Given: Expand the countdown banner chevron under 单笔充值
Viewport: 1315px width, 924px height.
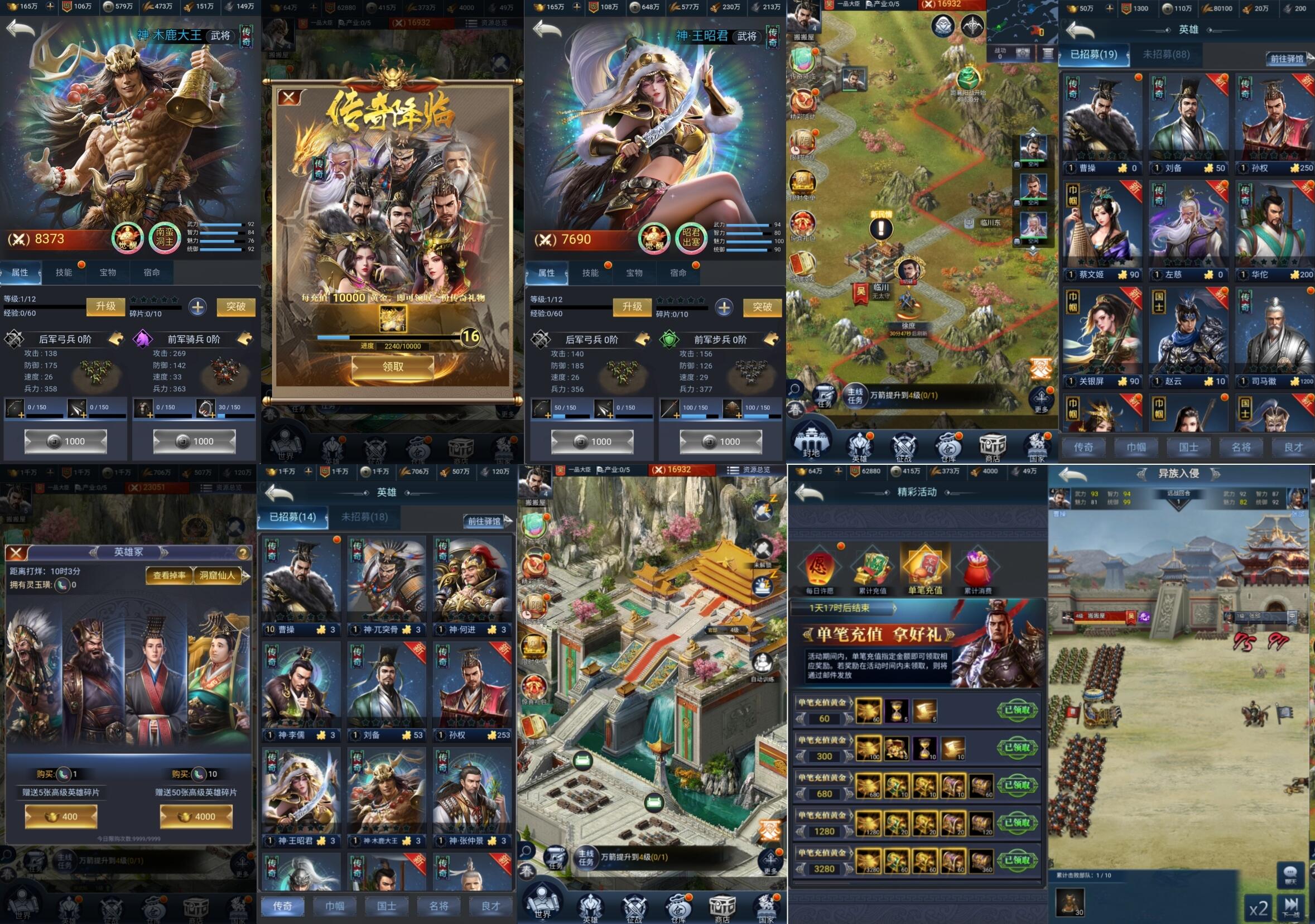Looking at the screenshot, I should tap(895, 608).
